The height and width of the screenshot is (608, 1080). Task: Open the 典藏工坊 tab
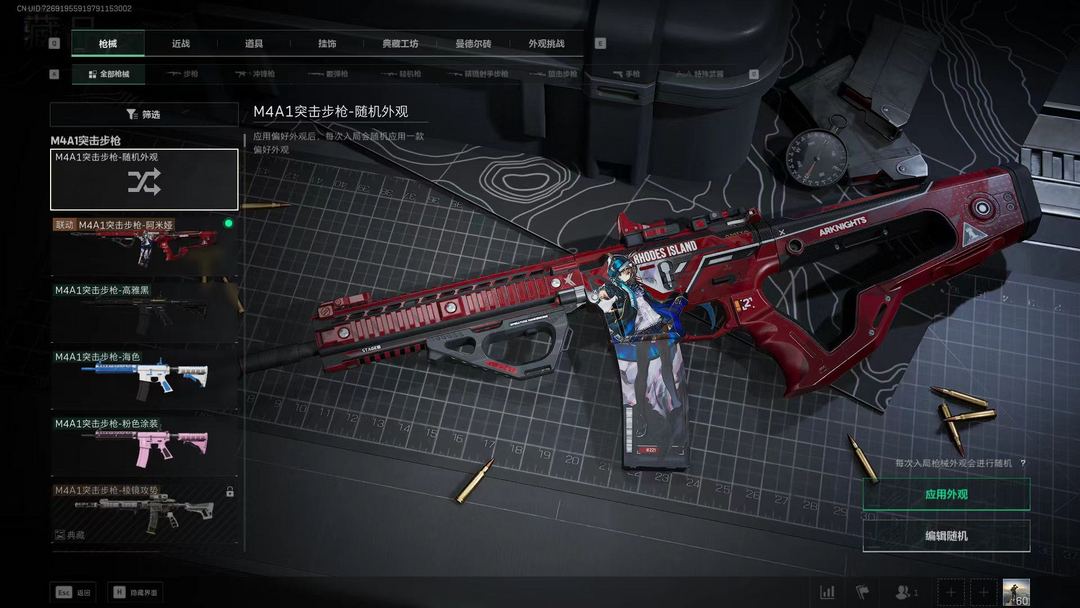click(x=400, y=43)
